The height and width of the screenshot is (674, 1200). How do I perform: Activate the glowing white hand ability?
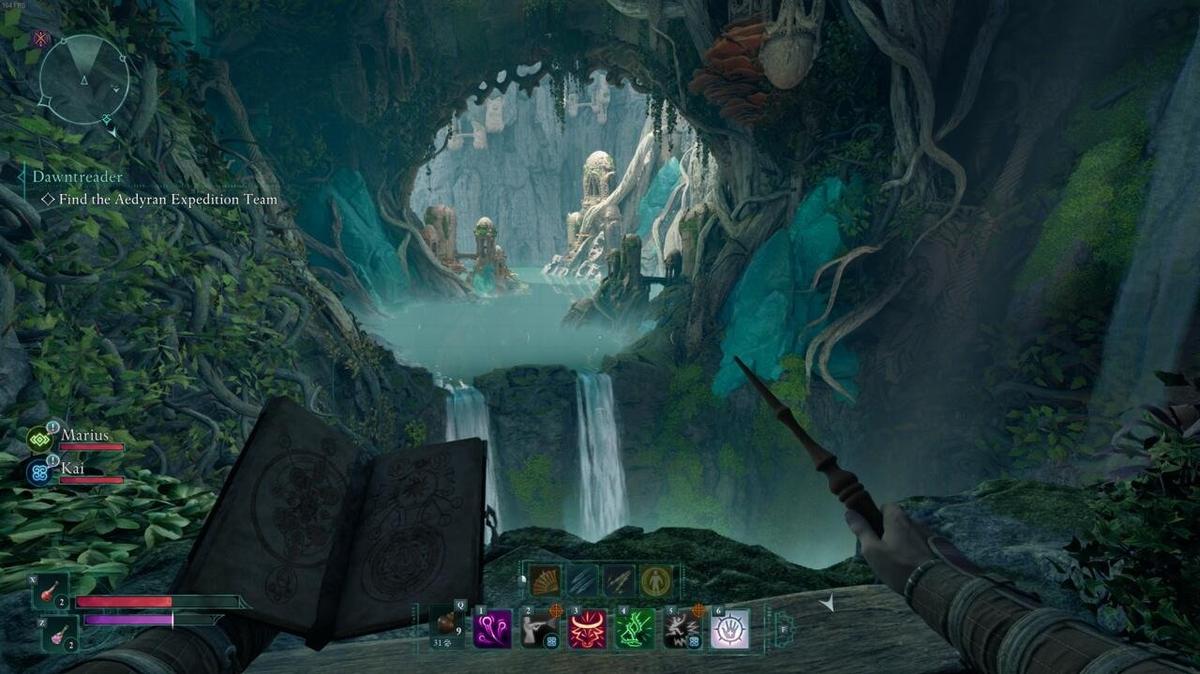coord(730,630)
